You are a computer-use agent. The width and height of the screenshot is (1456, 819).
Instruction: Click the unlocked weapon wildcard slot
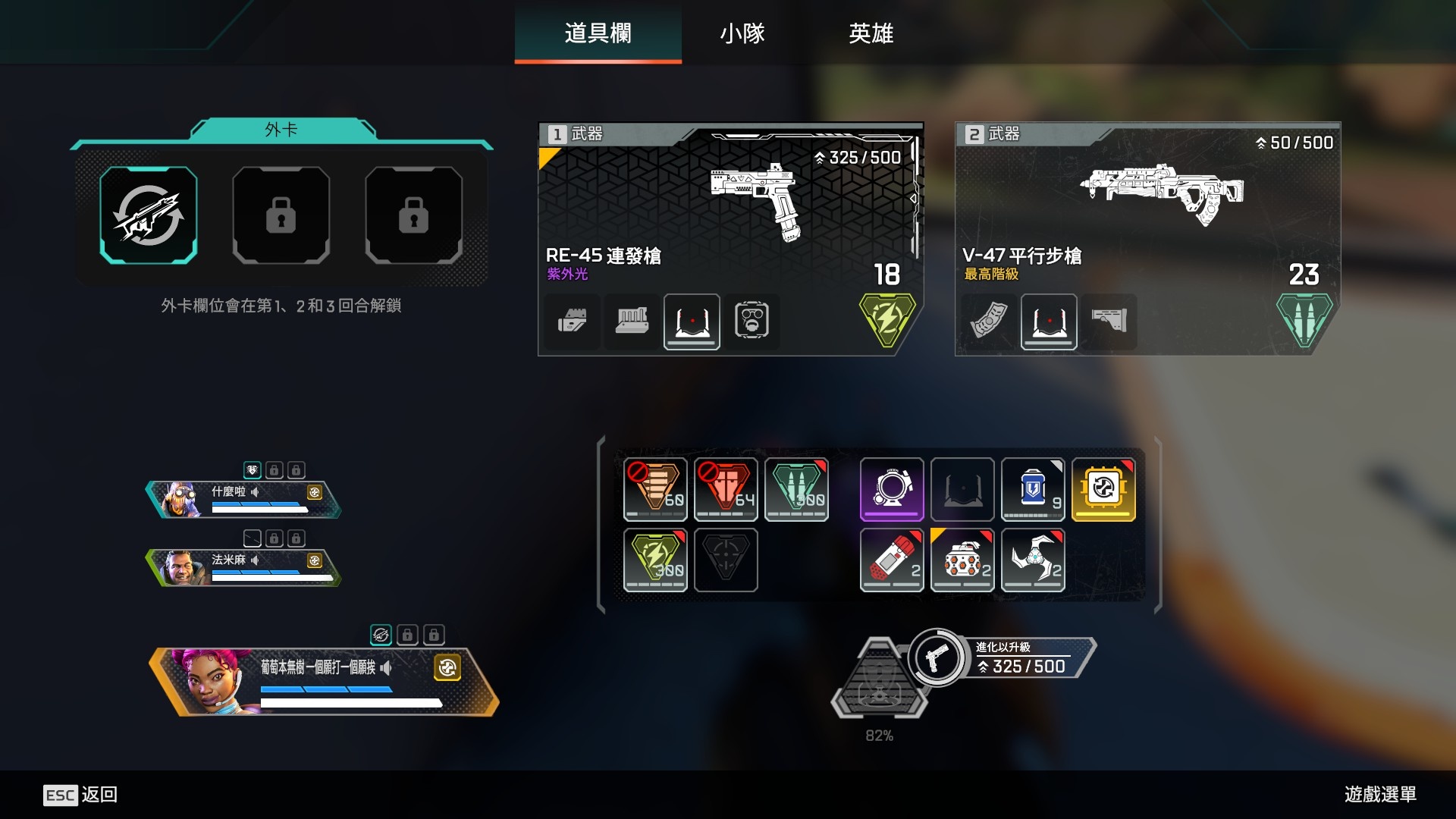[149, 215]
